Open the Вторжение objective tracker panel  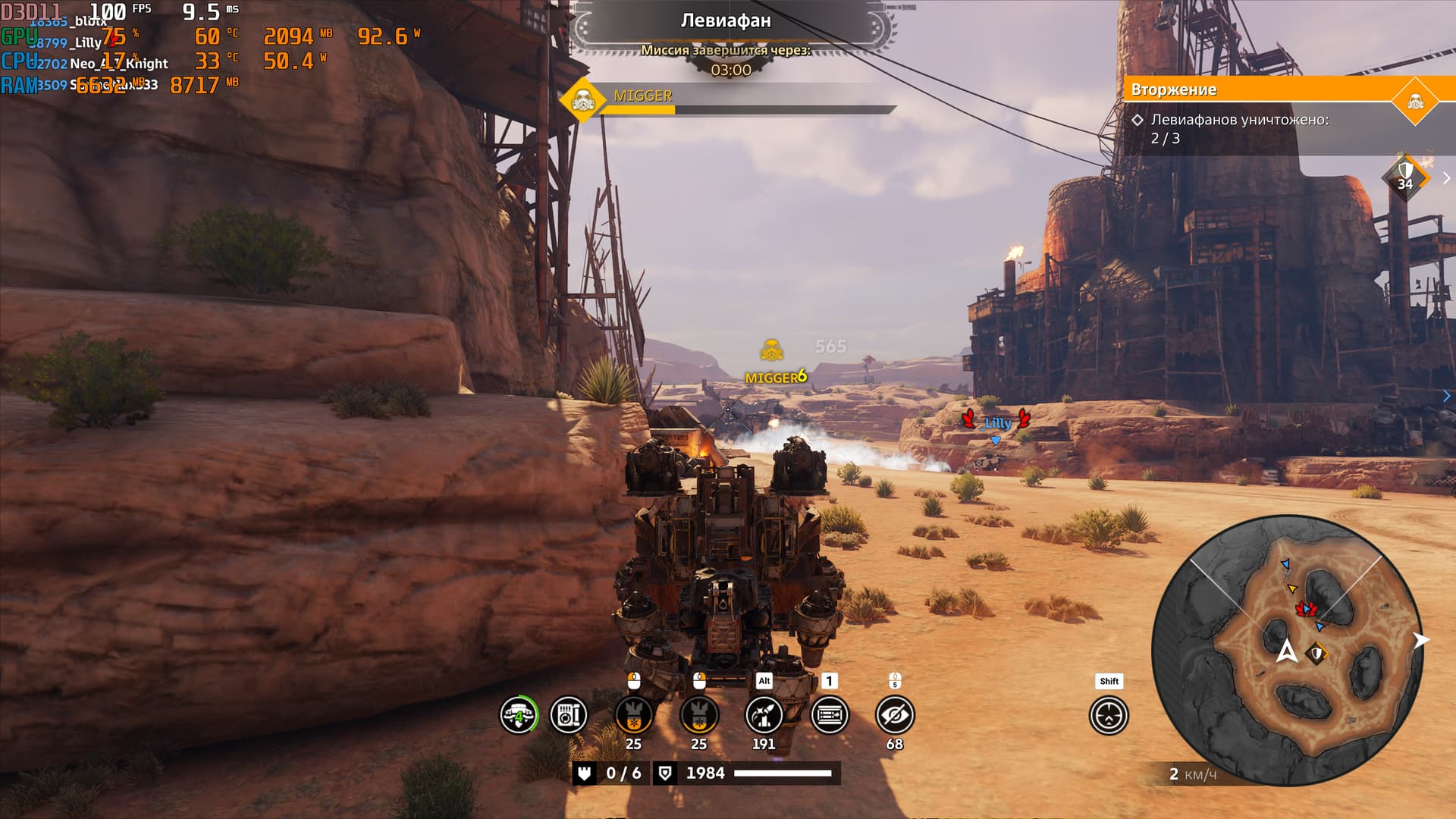click(x=1259, y=89)
